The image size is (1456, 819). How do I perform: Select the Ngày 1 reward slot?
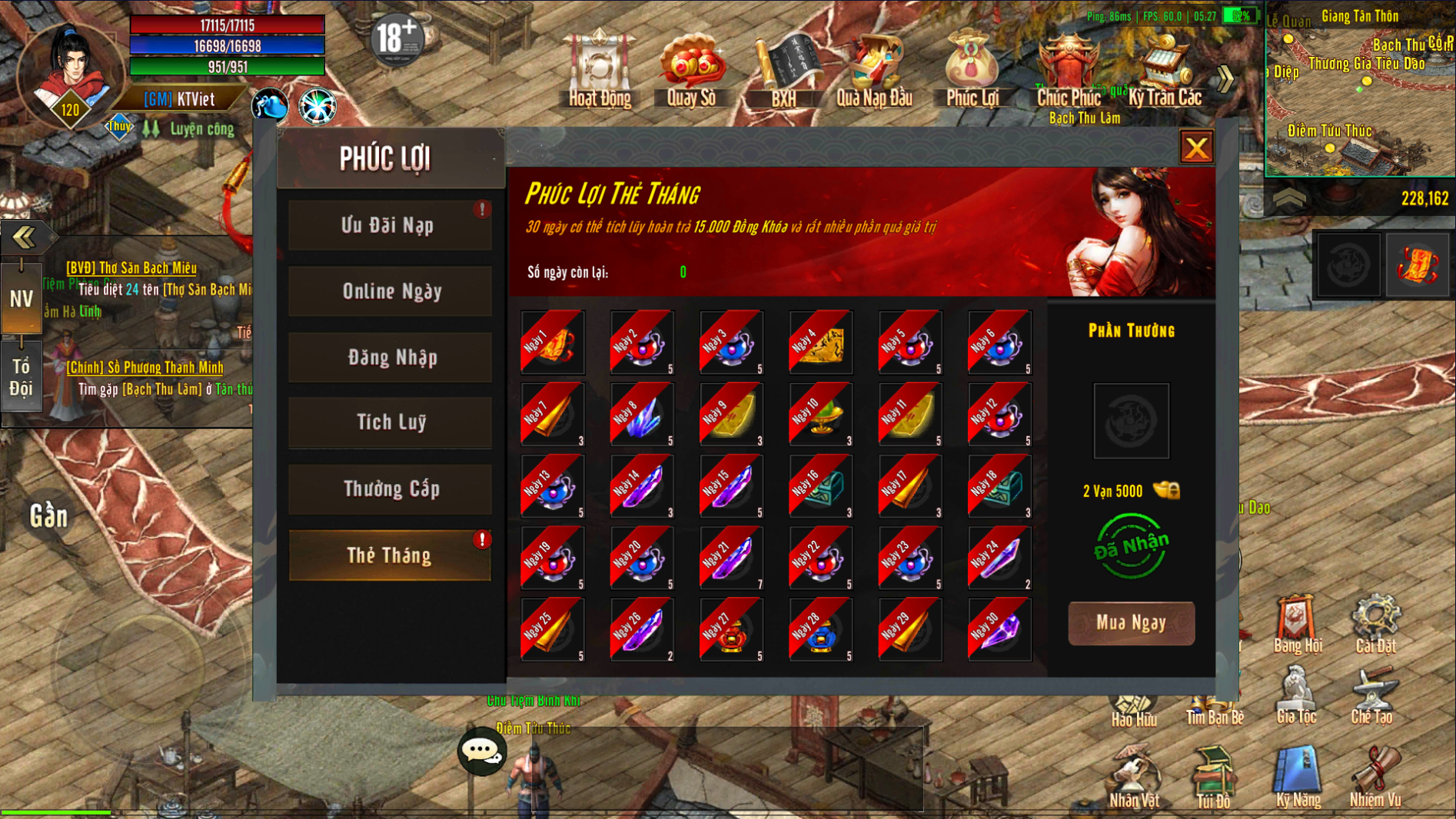[x=553, y=342]
